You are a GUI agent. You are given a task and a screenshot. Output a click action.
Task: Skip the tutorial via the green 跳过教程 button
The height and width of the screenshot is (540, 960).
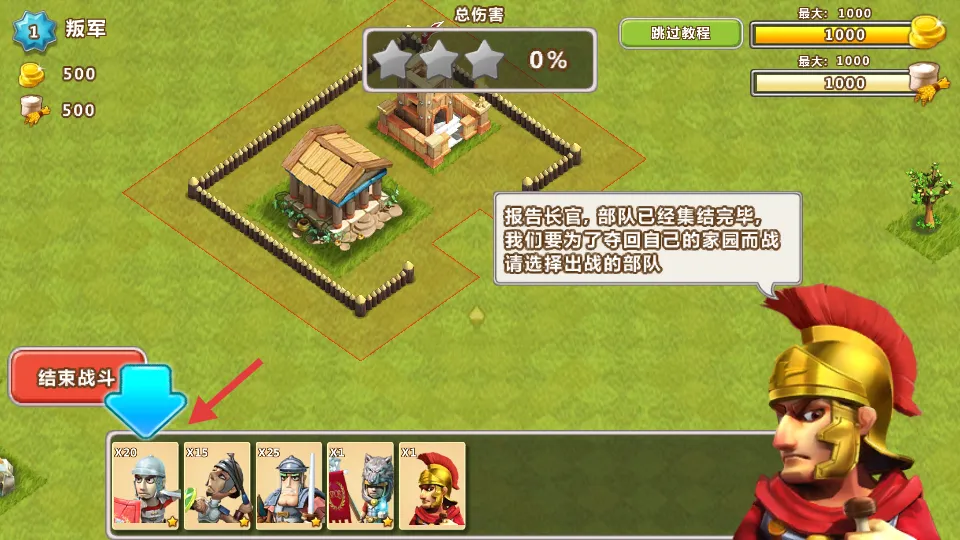point(681,33)
